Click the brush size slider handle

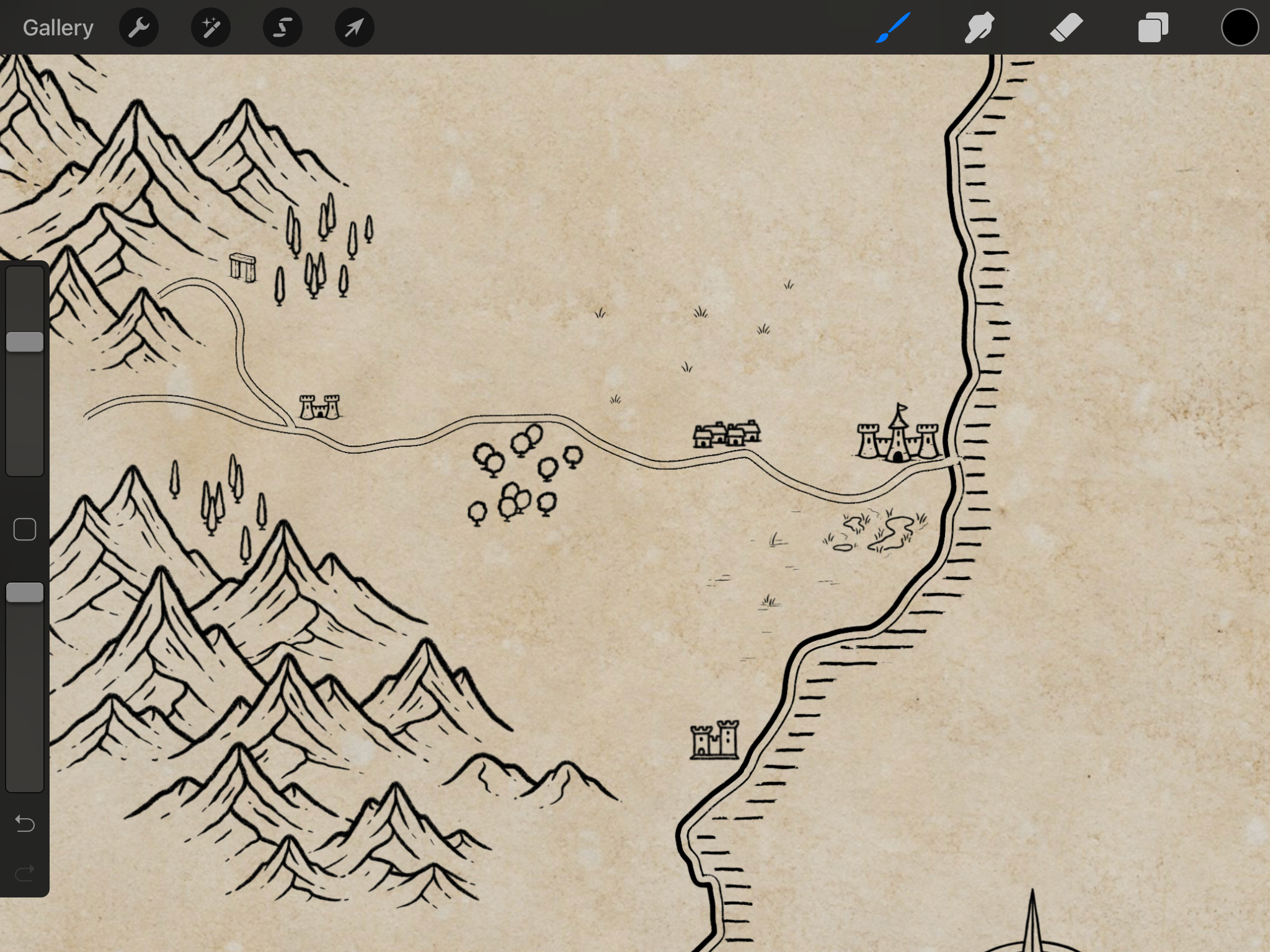25,342
